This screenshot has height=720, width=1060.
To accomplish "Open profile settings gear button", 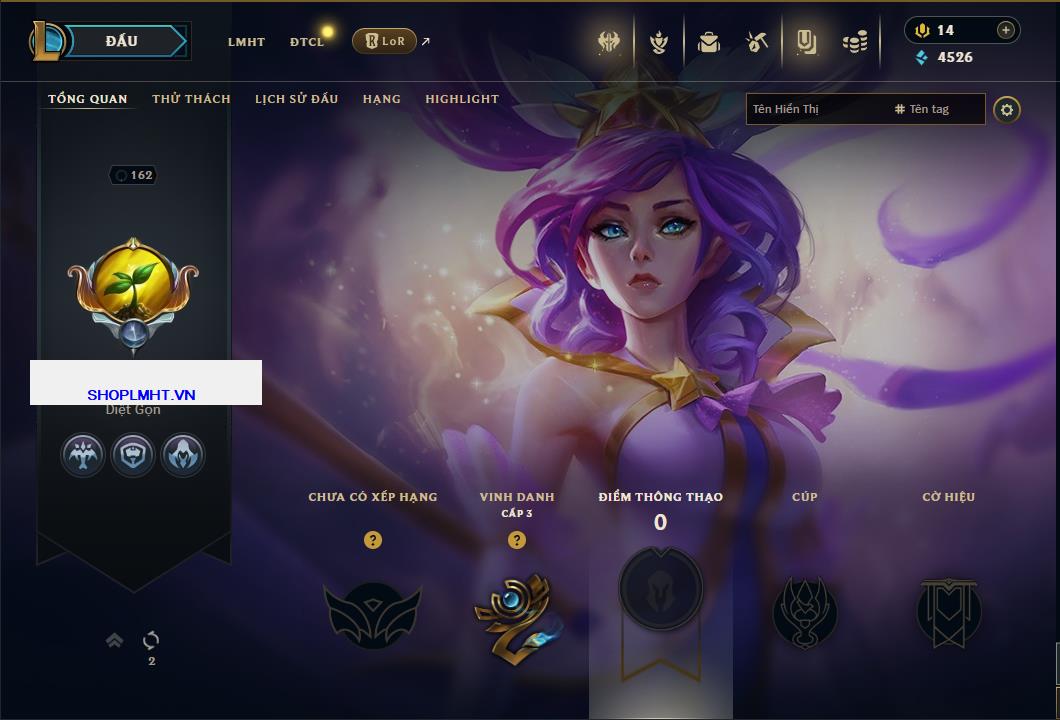I will (1007, 109).
